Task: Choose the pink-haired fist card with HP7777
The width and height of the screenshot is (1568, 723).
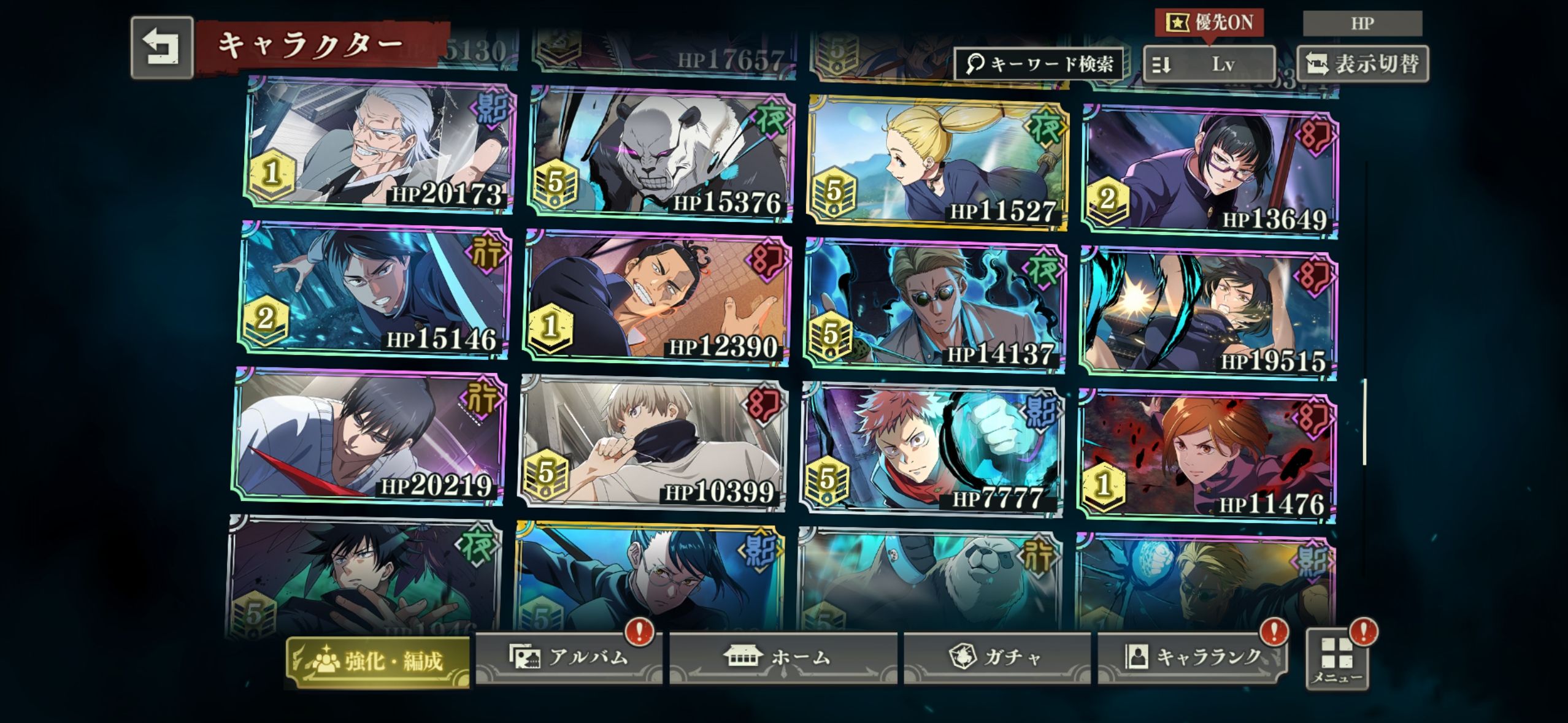Action: coord(931,450)
